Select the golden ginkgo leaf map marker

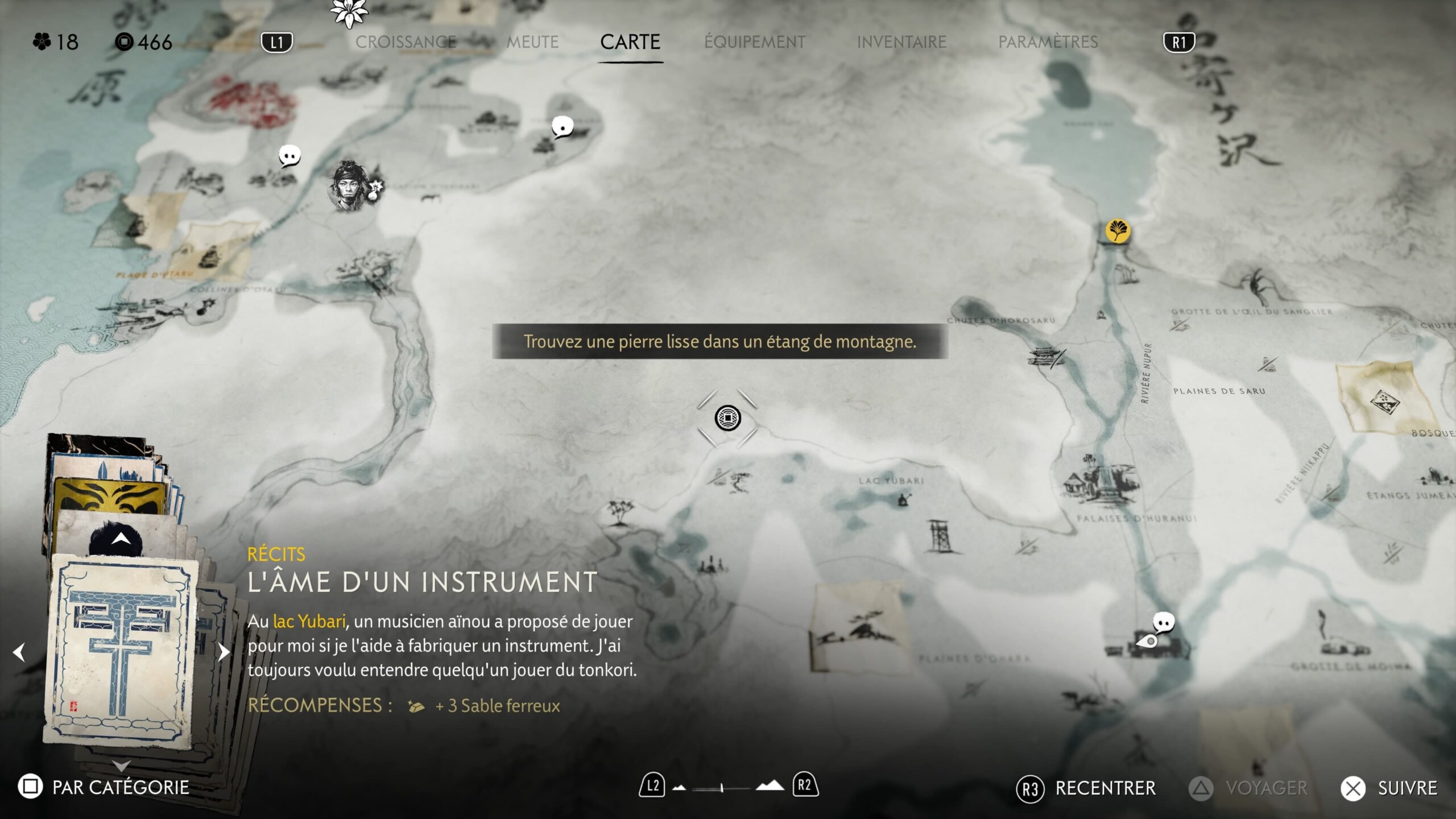pos(1118,231)
